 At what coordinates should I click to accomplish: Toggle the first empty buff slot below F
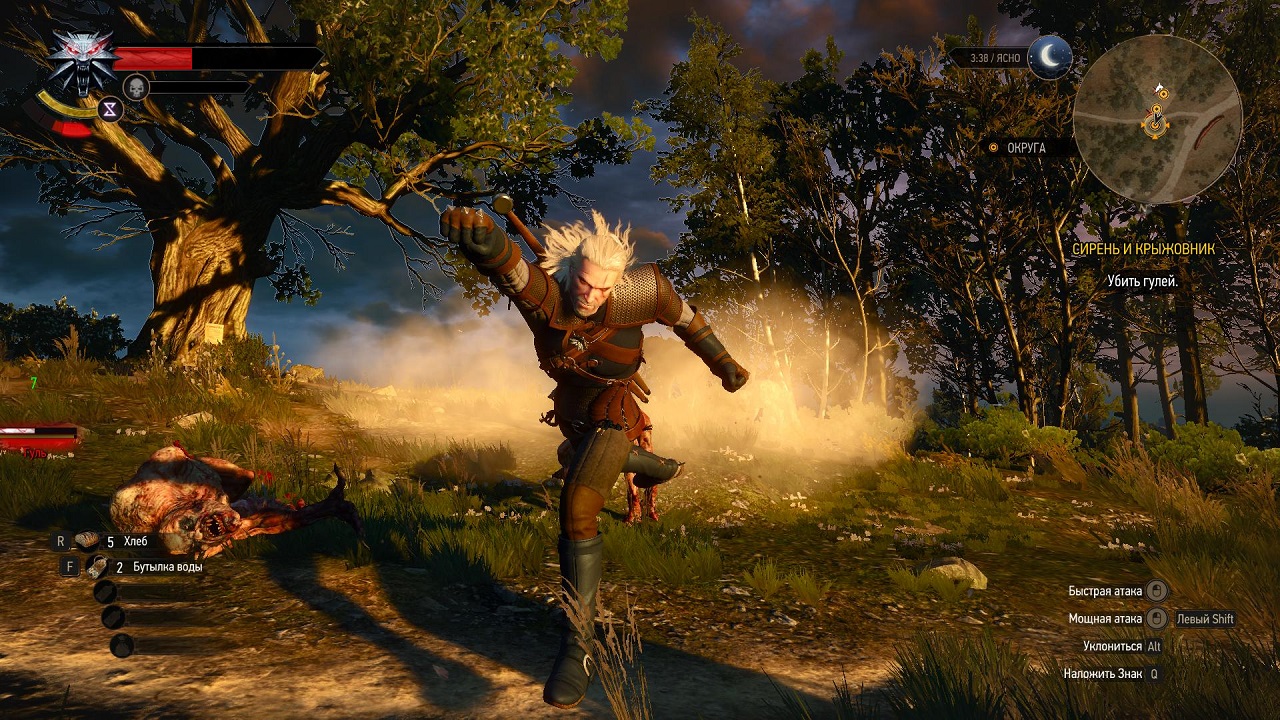(x=105, y=592)
